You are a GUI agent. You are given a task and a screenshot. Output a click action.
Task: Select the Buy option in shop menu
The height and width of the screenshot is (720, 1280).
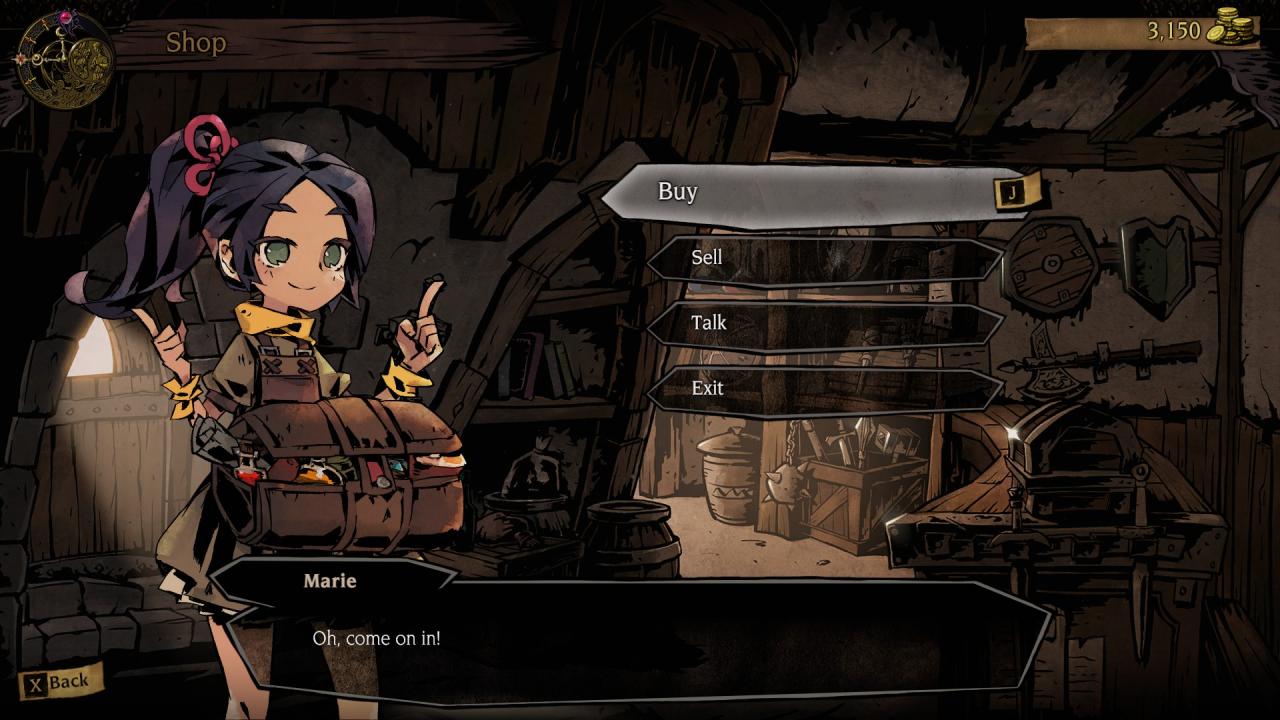pyautogui.click(x=820, y=192)
